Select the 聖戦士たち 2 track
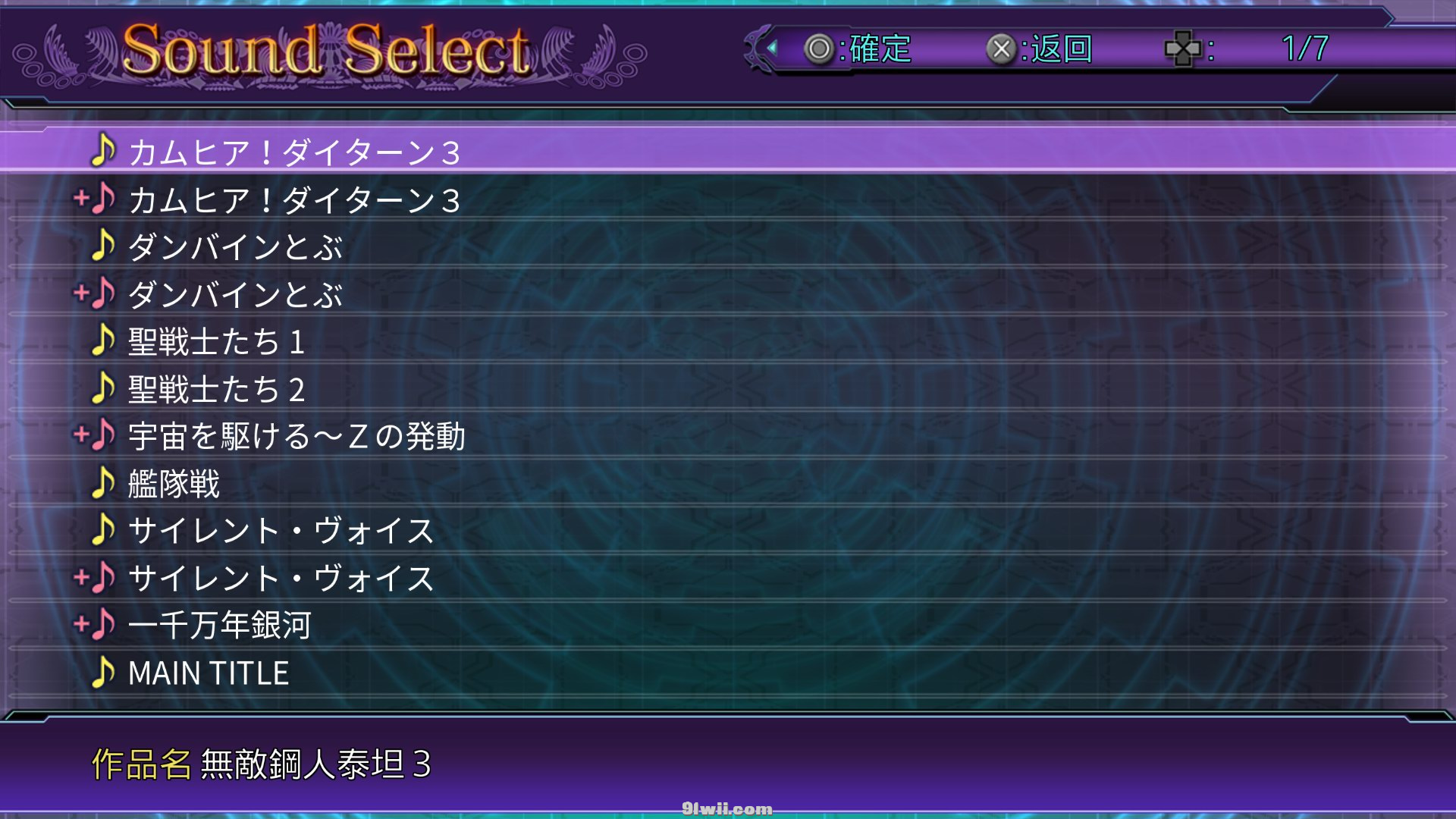The height and width of the screenshot is (819, 1456). 217,390
